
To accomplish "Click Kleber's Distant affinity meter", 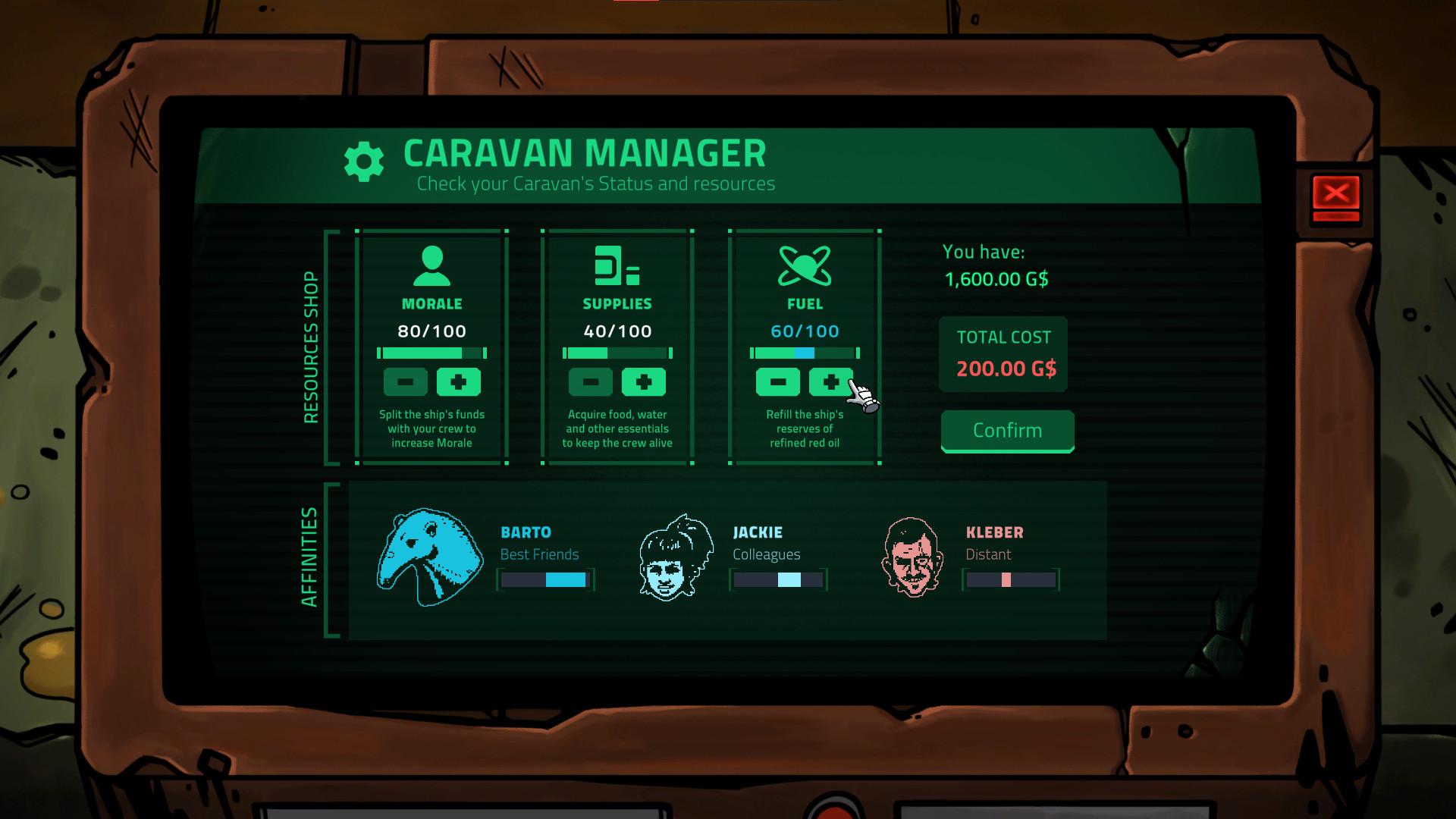I will click(1010, 579).
